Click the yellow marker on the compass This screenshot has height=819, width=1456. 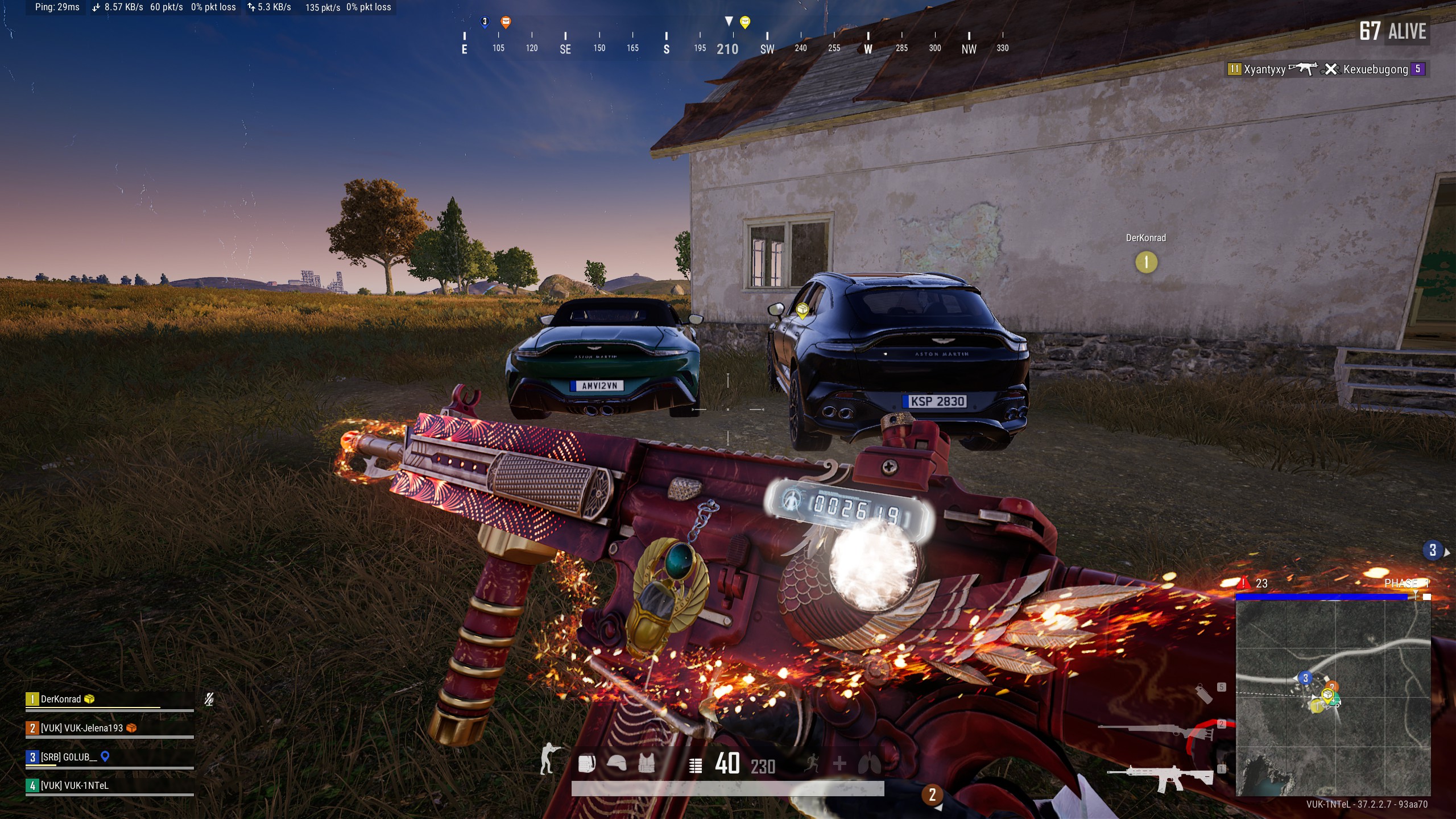click(745, 22)
